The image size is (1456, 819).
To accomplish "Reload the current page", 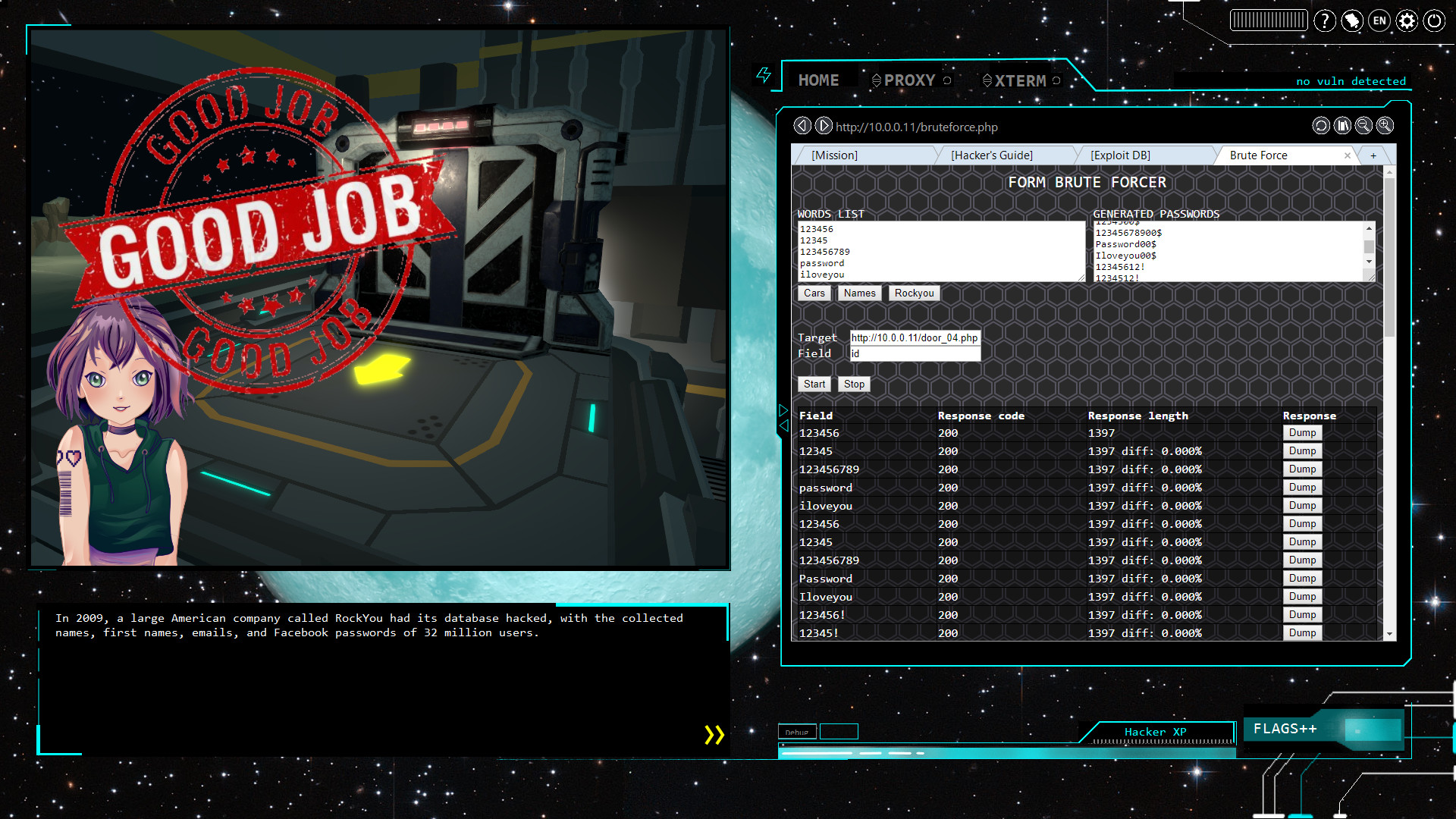I will (x=1319, y=126).
